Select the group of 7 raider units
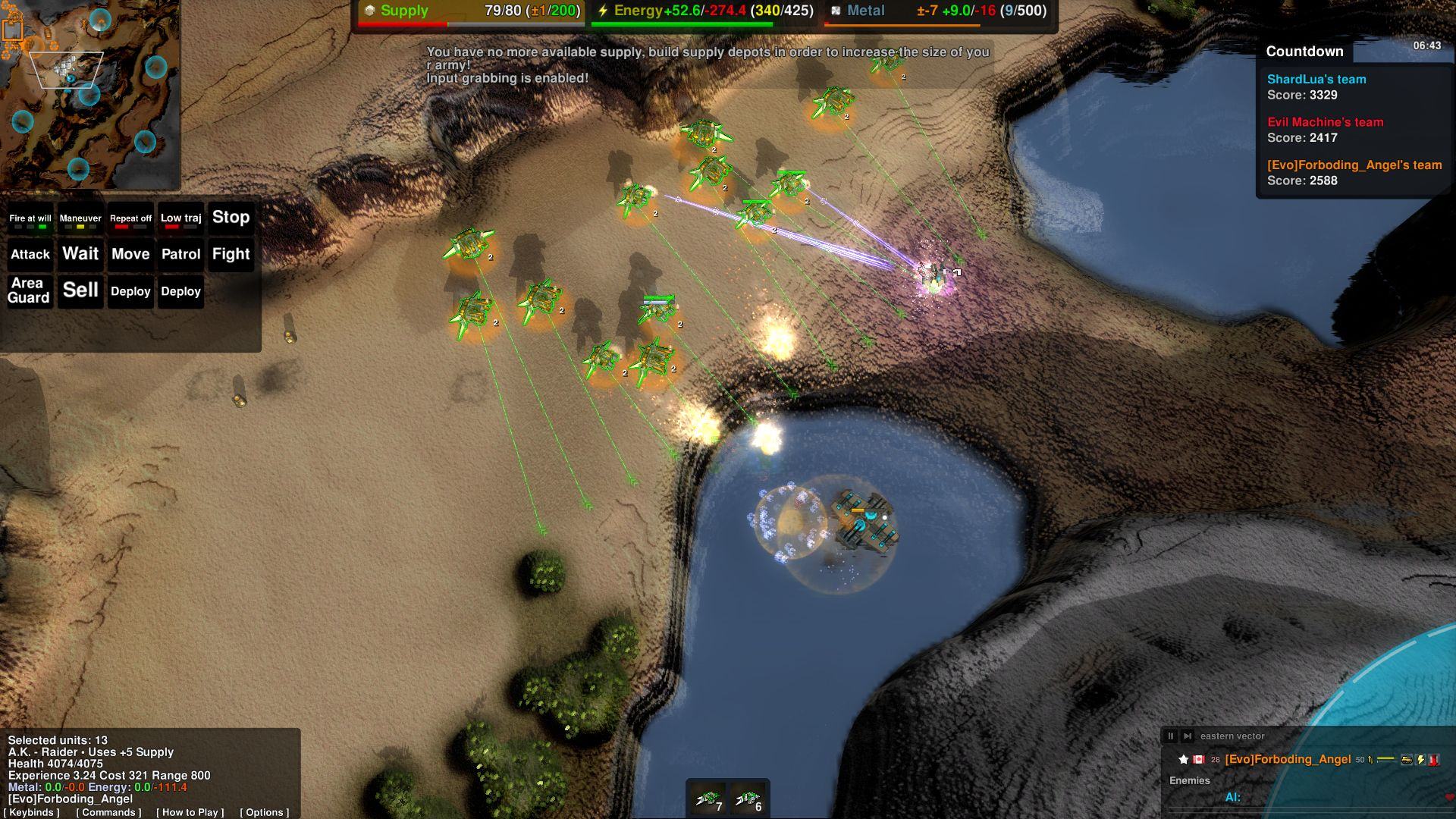Screen dimensions: 1456x819 click(x=709, y=799)
